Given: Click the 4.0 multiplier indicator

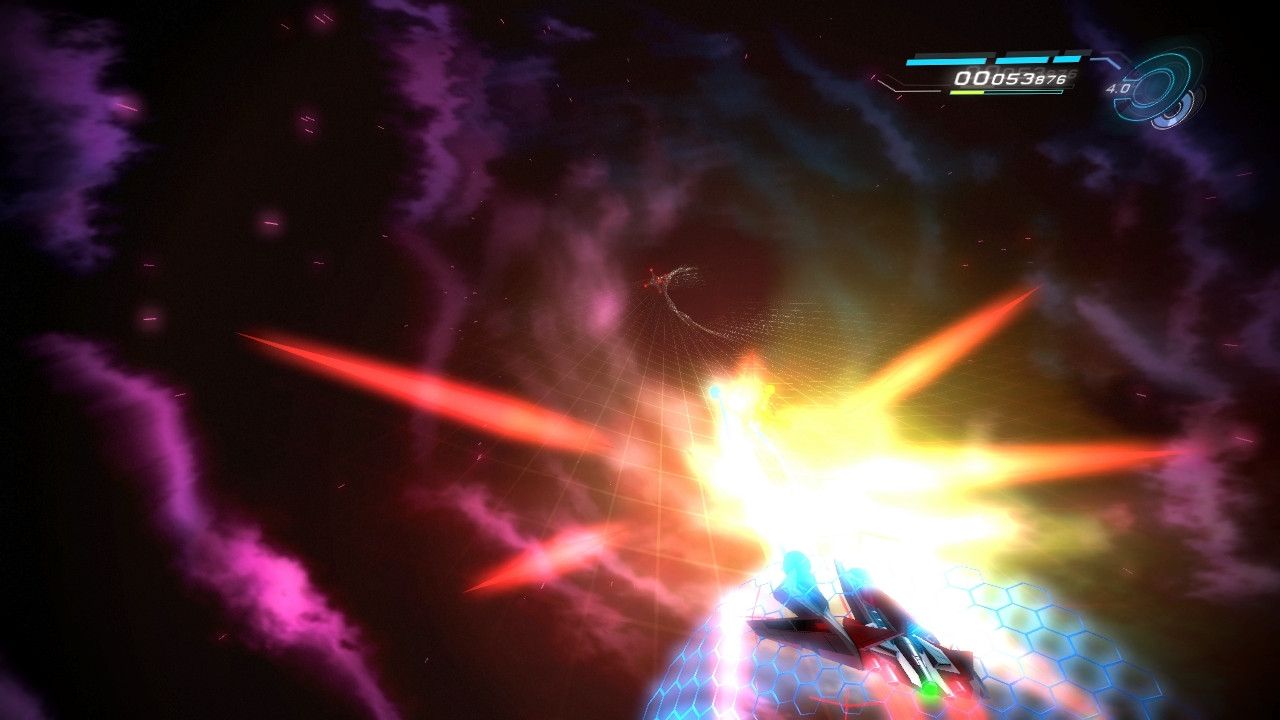Looking at the screenshot, I should (x=1119, y=89).
